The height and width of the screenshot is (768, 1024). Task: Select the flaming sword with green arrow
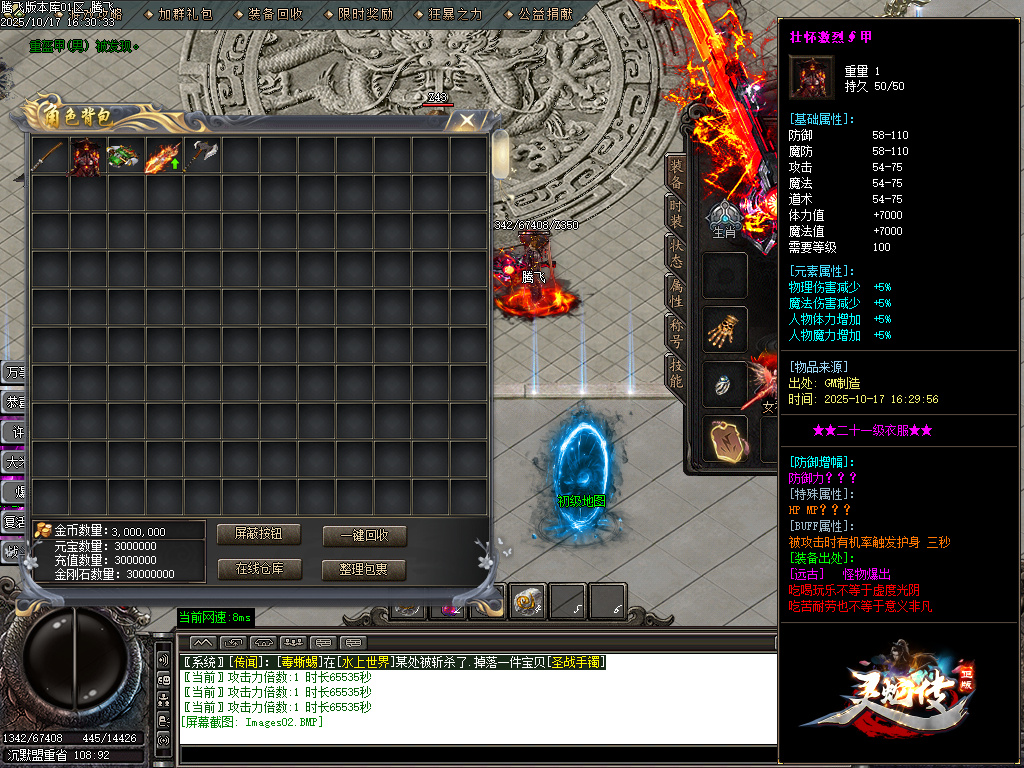[x=163, y=157]
